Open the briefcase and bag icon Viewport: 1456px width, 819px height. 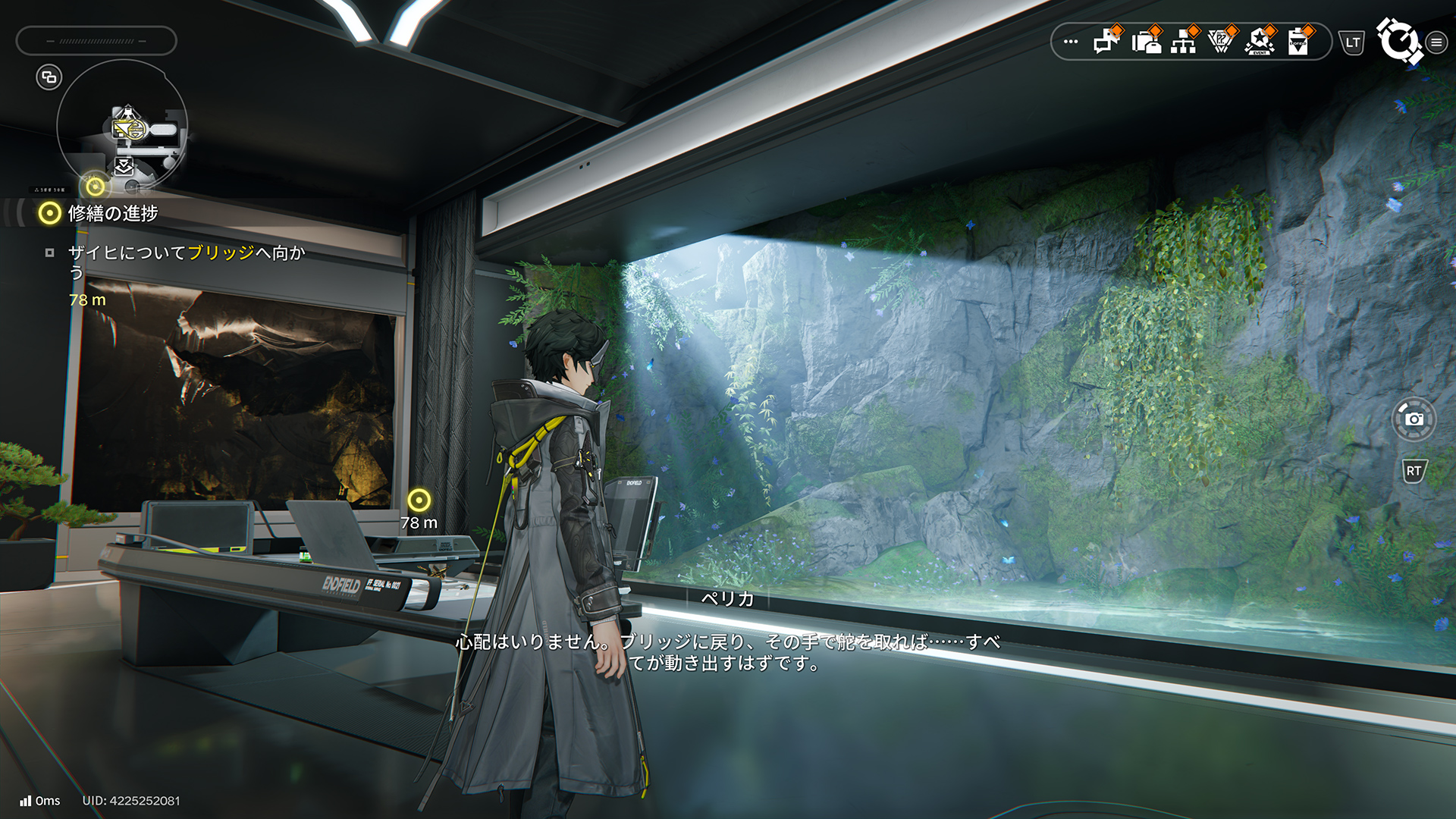1146,41
